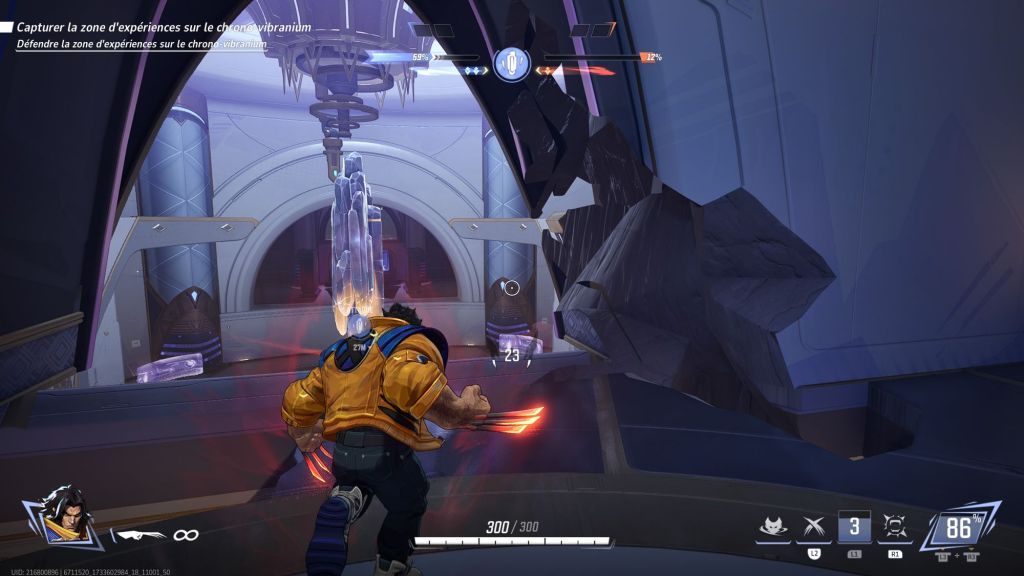
Task: Use the crossed claw slash ability
Action: [x=813, y=526]
